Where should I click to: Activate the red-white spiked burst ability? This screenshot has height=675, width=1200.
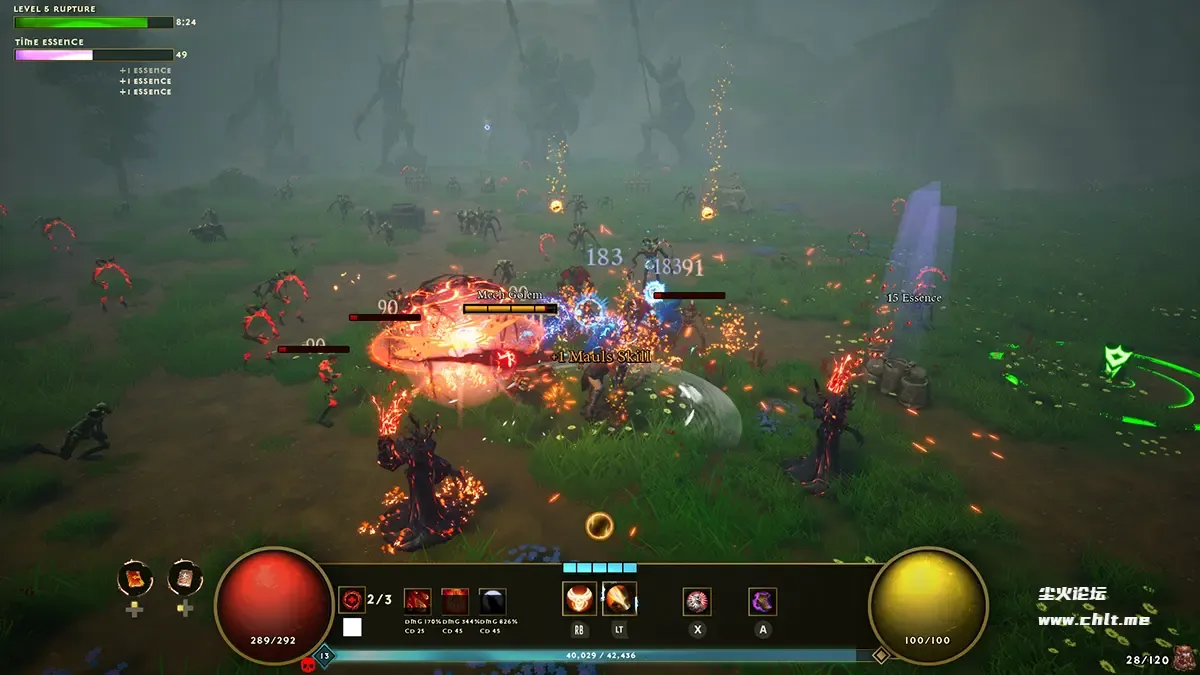697,601
